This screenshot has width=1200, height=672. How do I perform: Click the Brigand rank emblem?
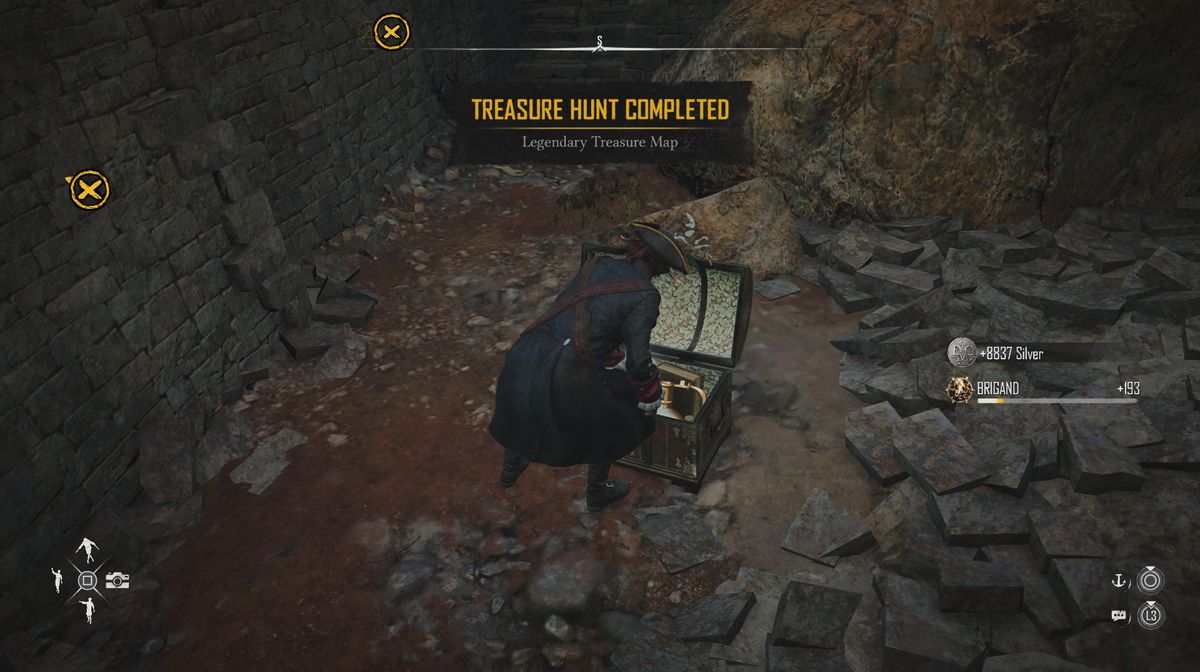[x=961, y=388]
